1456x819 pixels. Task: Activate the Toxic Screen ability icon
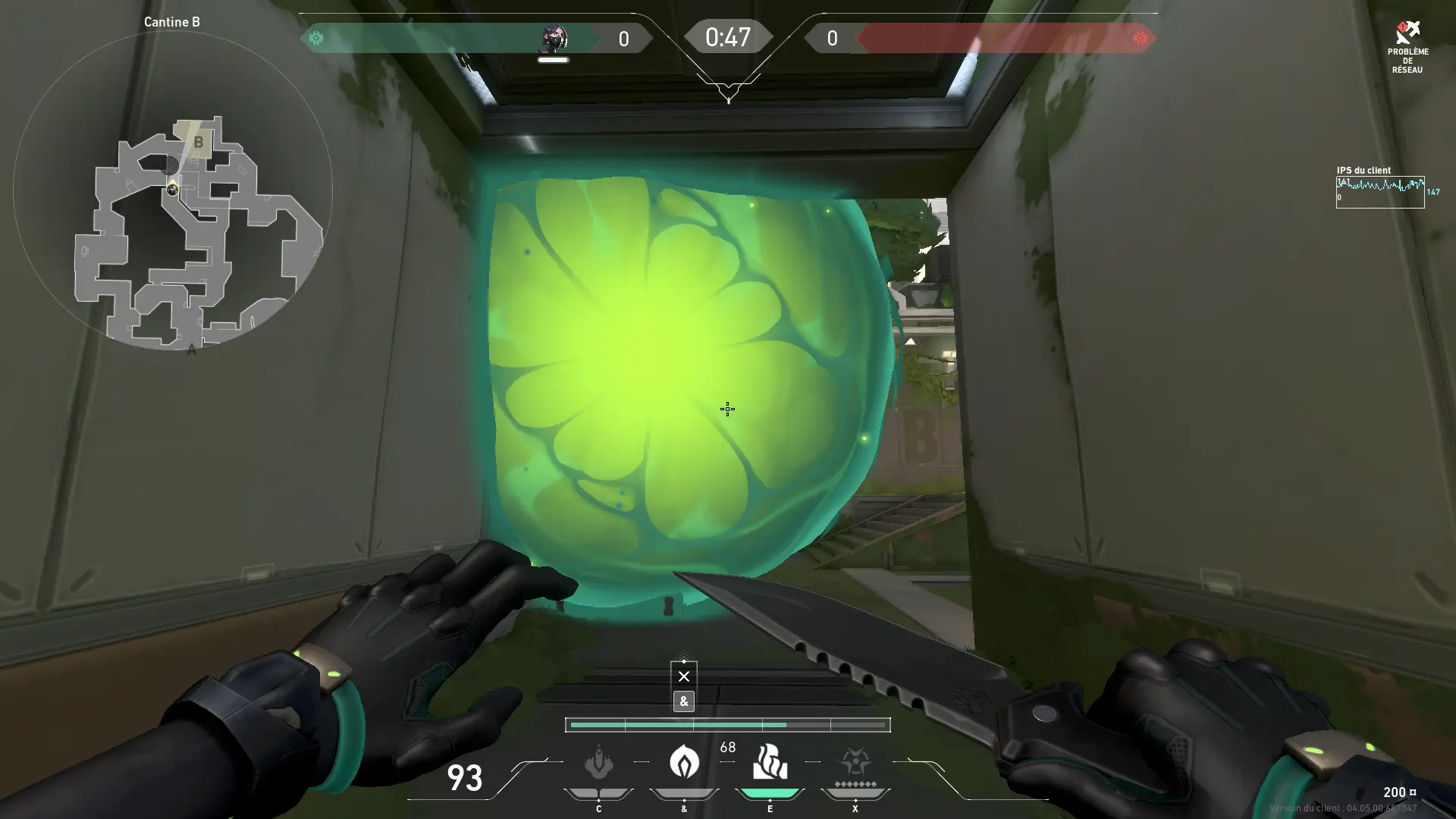coord(770,762)
